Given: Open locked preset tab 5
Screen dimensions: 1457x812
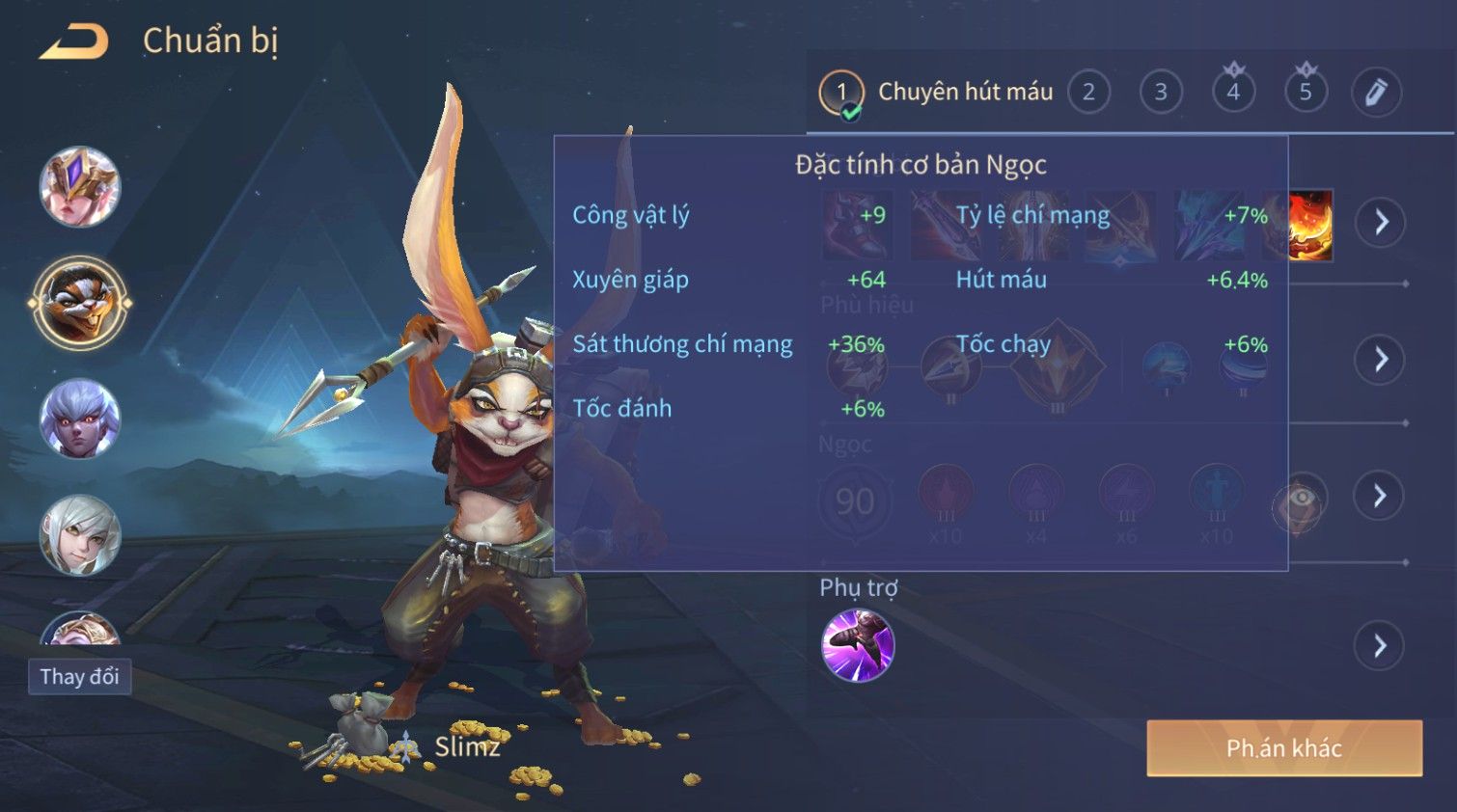Looking at the screenshot, I should coord(1306,93).
